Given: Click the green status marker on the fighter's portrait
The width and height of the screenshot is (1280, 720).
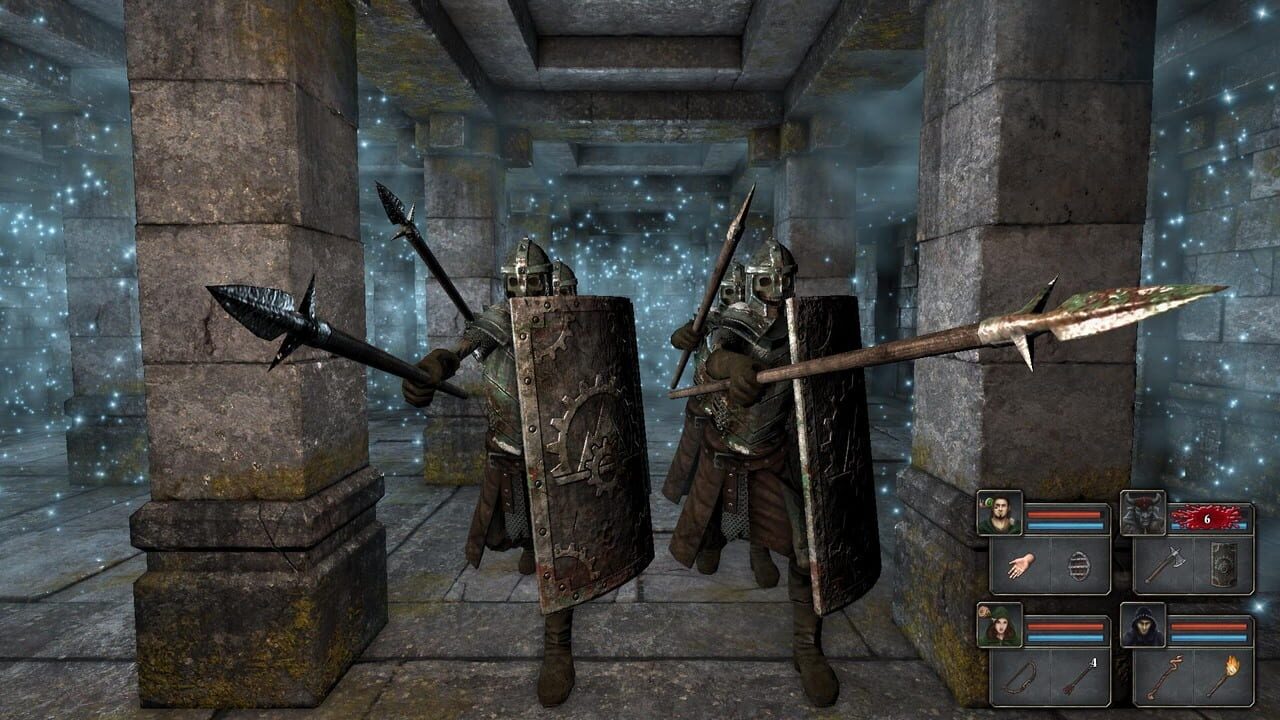Looking at the screenshot, I should [x=987, y=502].
